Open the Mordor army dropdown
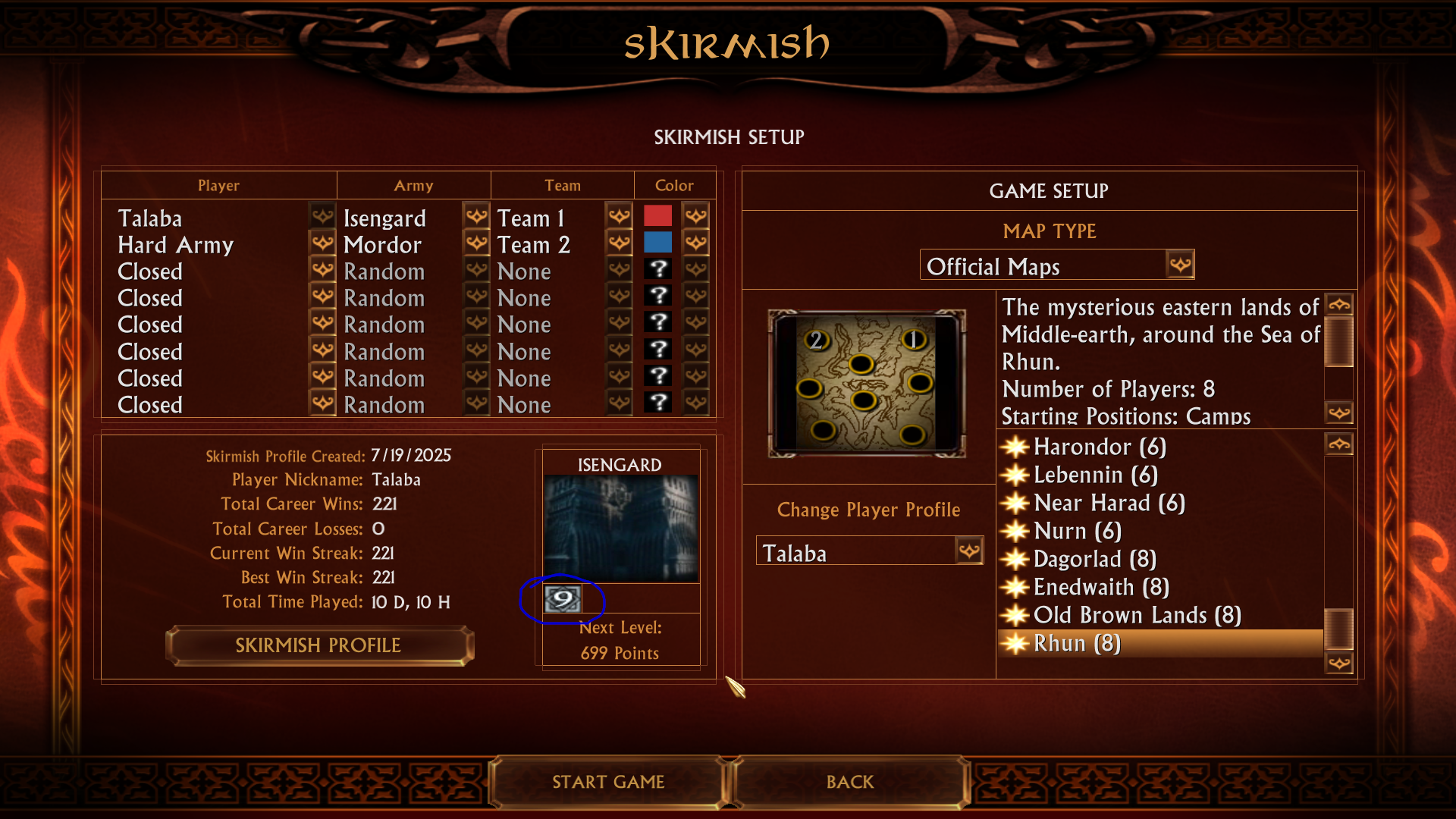1456x819 pixels. click(476, 243)
